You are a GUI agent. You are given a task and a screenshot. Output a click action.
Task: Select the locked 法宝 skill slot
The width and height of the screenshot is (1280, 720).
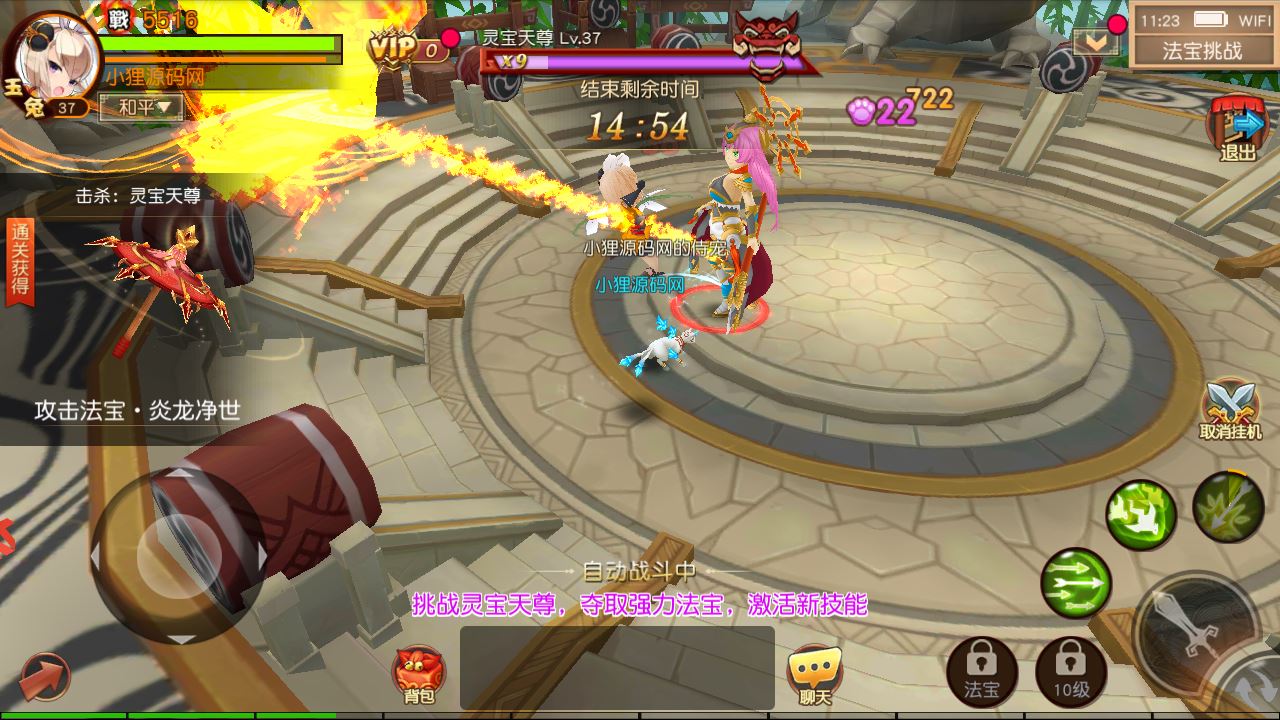[981, 672]
